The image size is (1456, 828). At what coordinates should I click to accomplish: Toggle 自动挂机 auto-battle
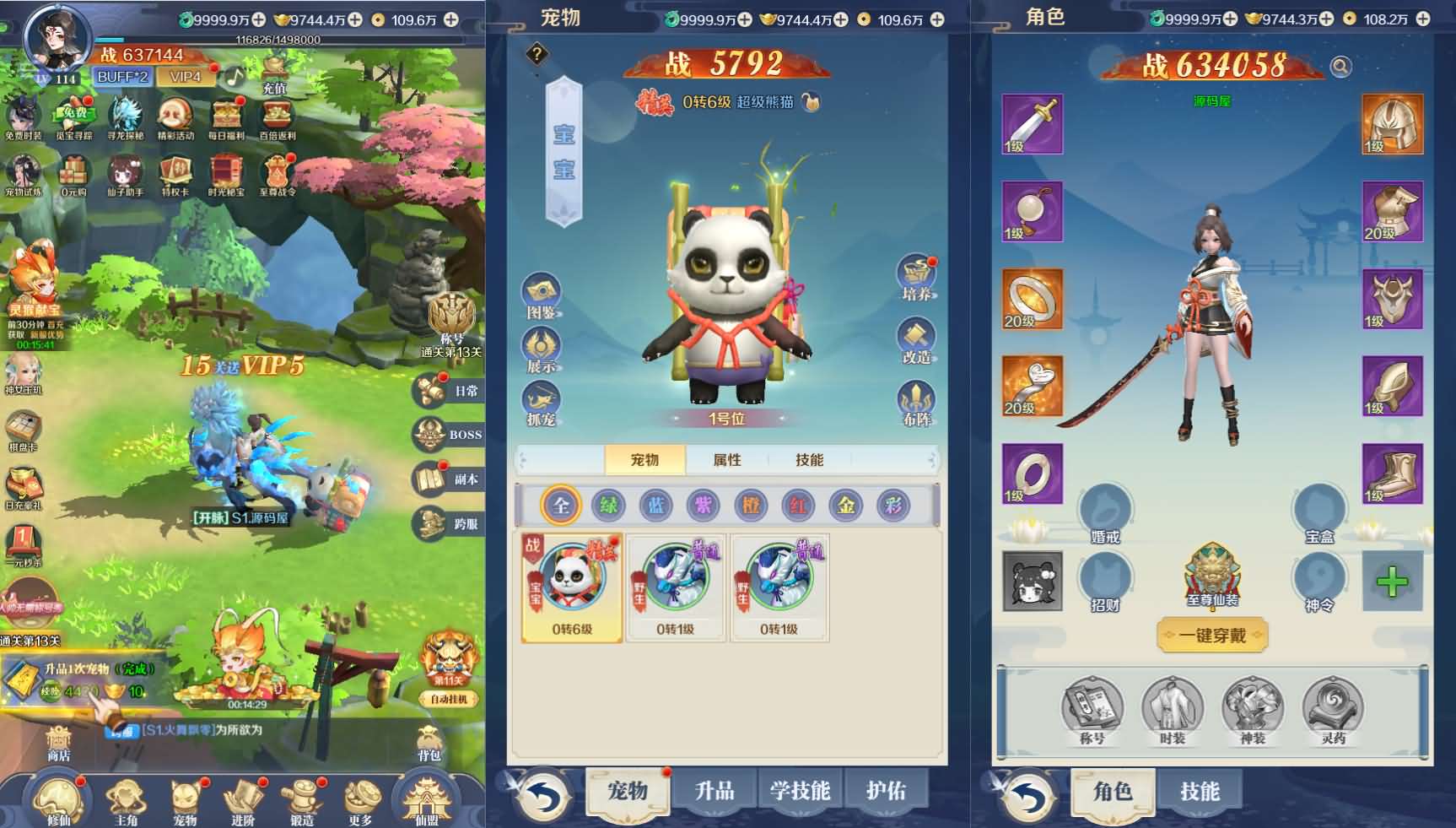coord(448,699)
